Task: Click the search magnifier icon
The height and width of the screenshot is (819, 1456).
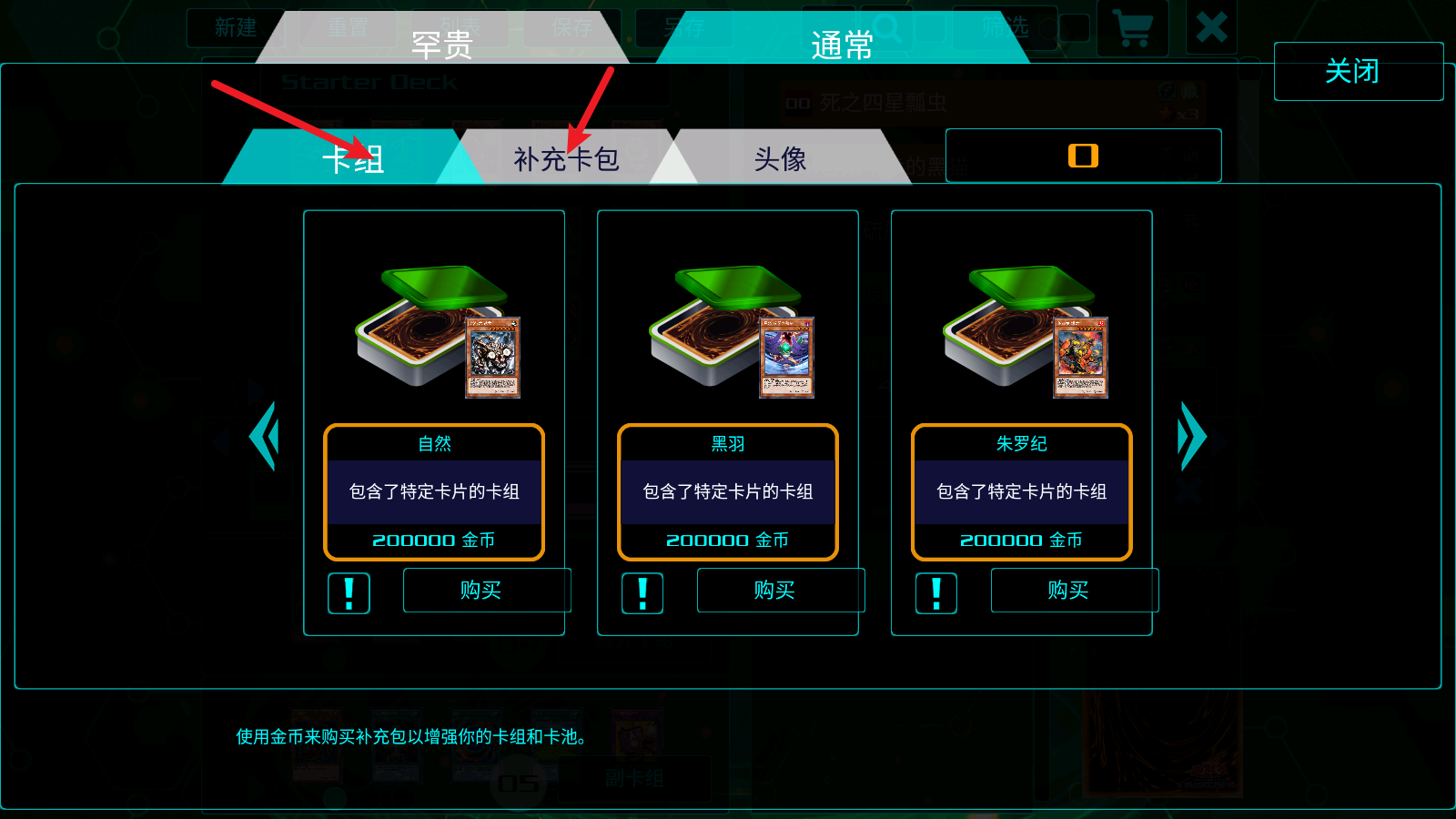Action: pyautogui.click(x=887, y=28)
